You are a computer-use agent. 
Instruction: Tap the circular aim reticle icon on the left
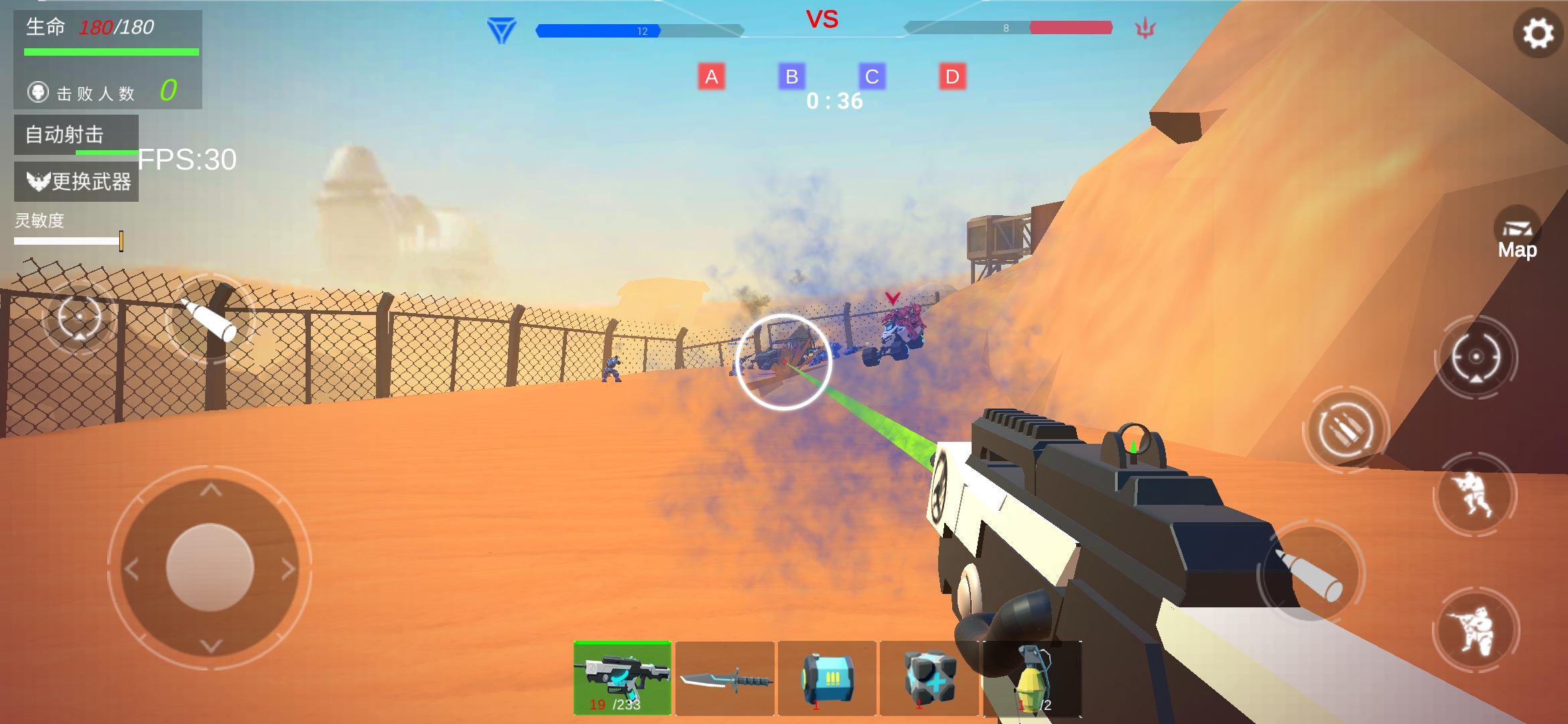80,315
